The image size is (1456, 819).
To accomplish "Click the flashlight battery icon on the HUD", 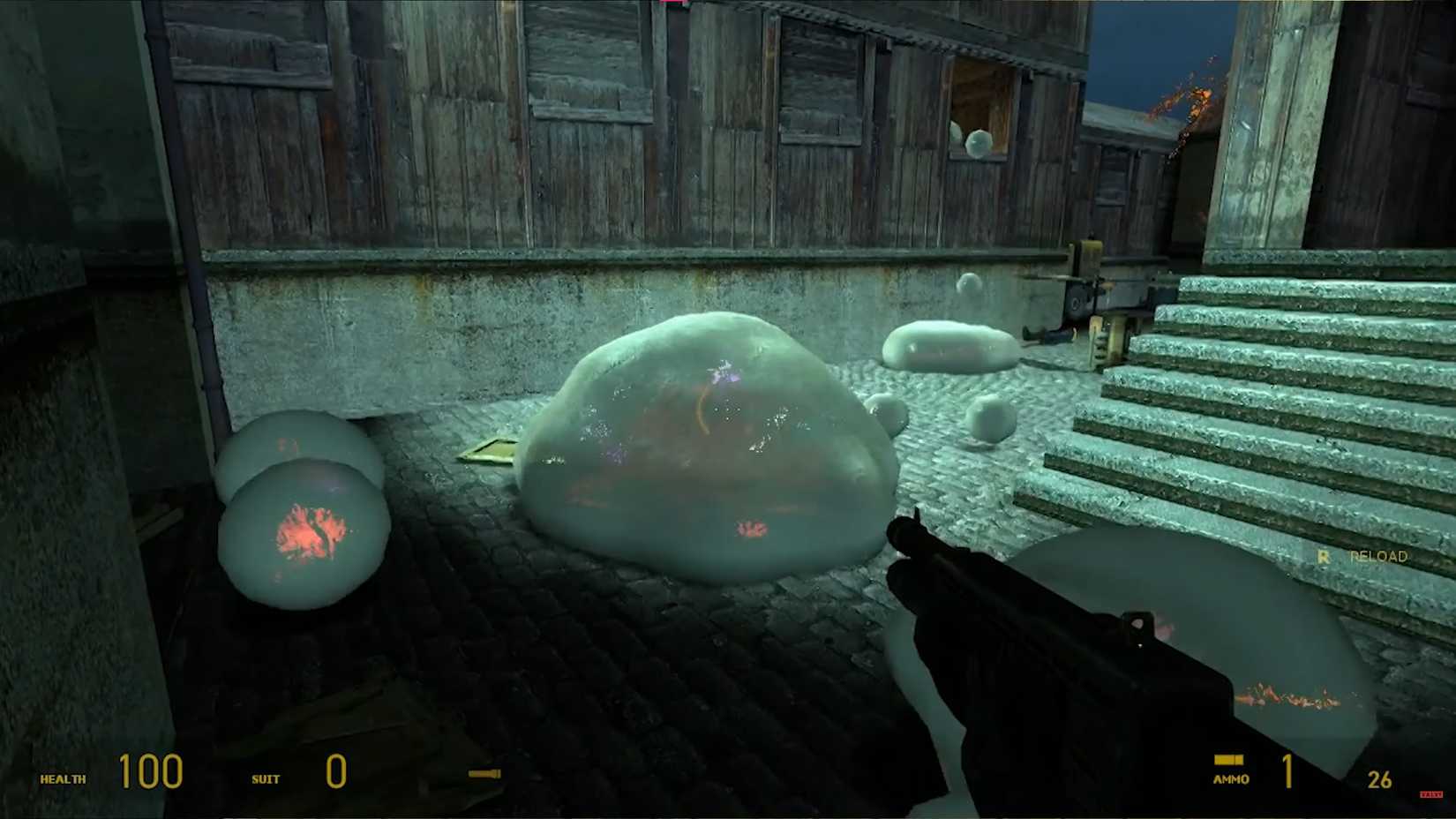I will coord(484,773).
